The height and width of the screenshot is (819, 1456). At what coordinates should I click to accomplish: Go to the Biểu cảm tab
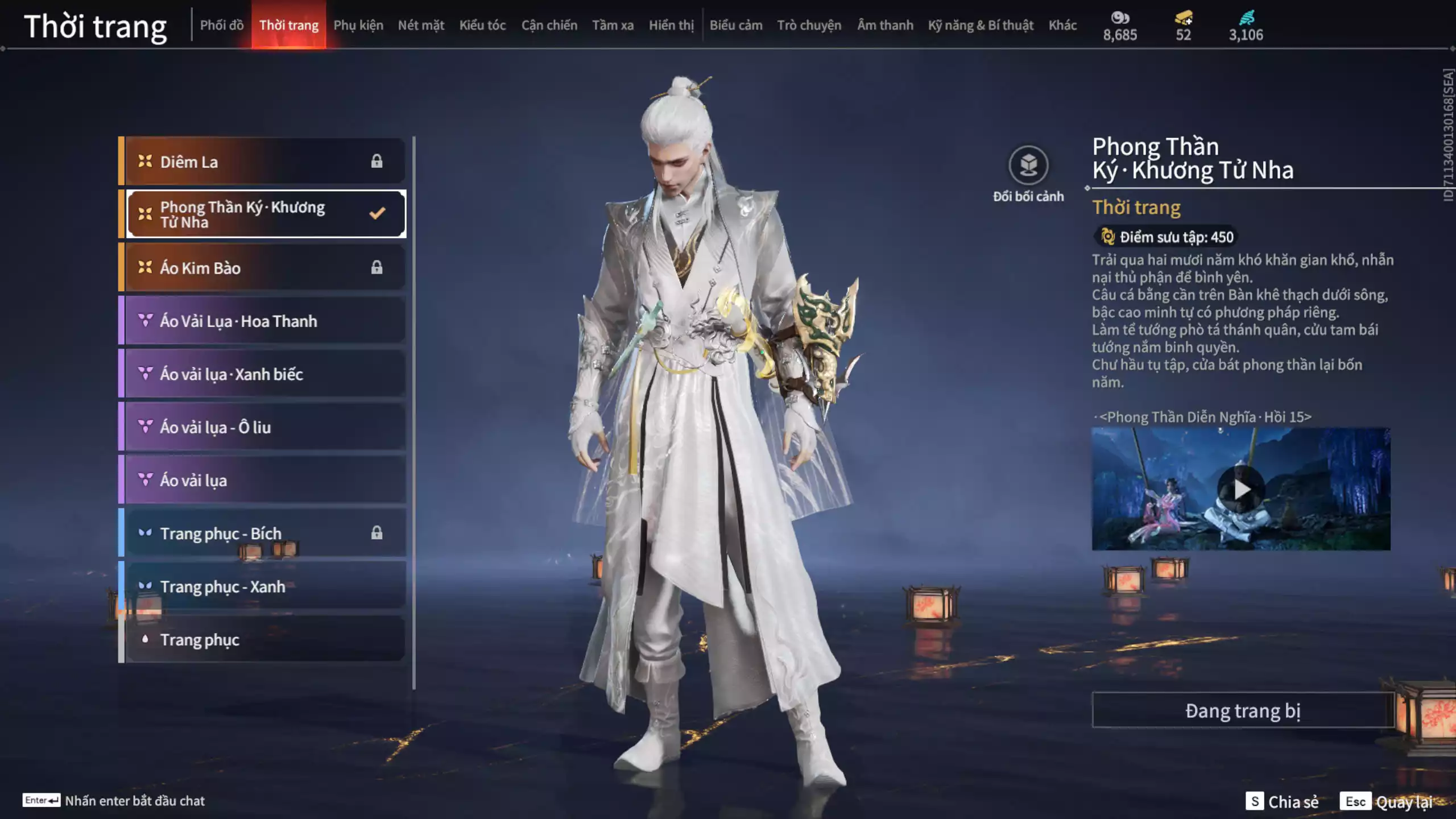pos(735,25)
